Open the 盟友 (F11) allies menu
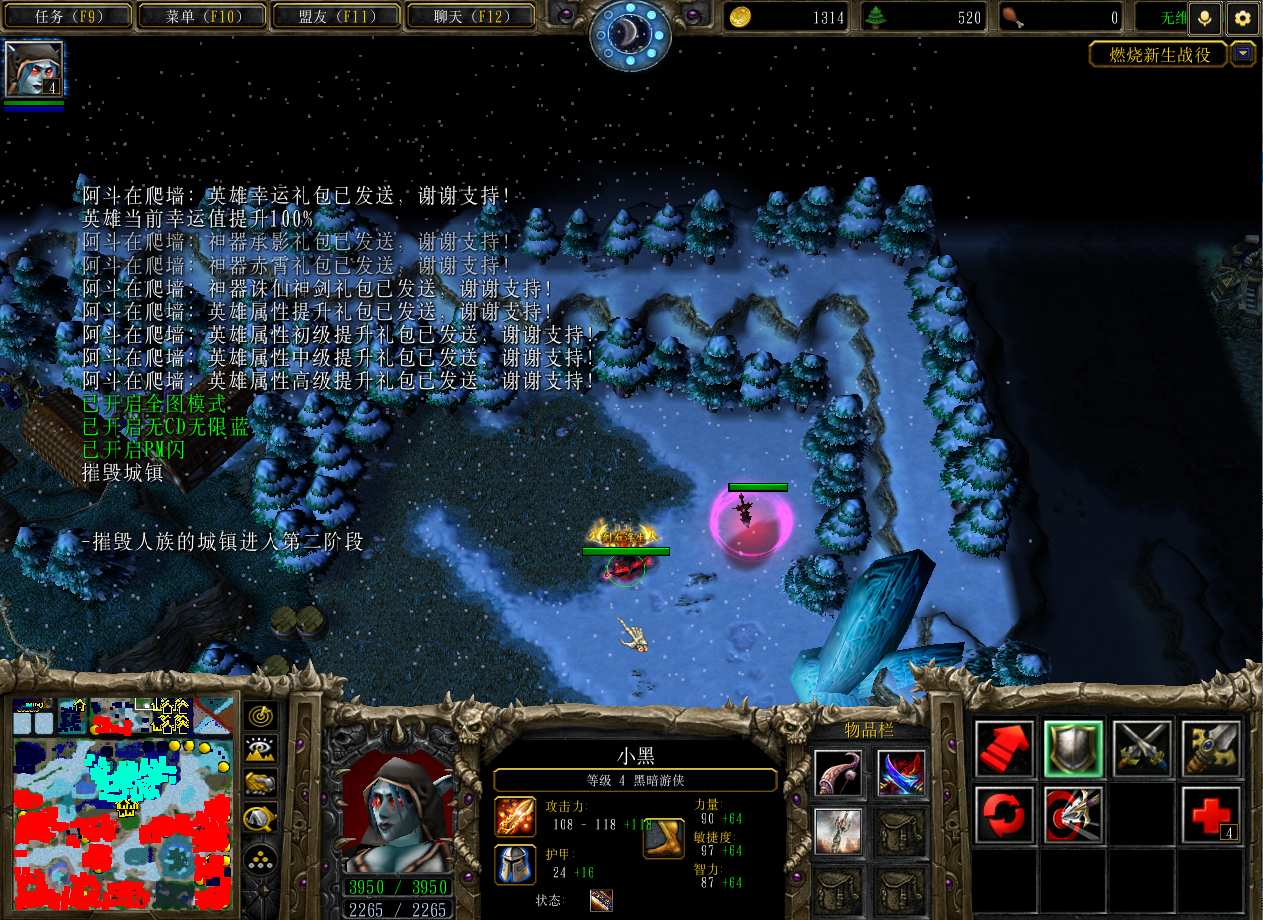This screenshot has height=920, width=1263. (335, 17)
